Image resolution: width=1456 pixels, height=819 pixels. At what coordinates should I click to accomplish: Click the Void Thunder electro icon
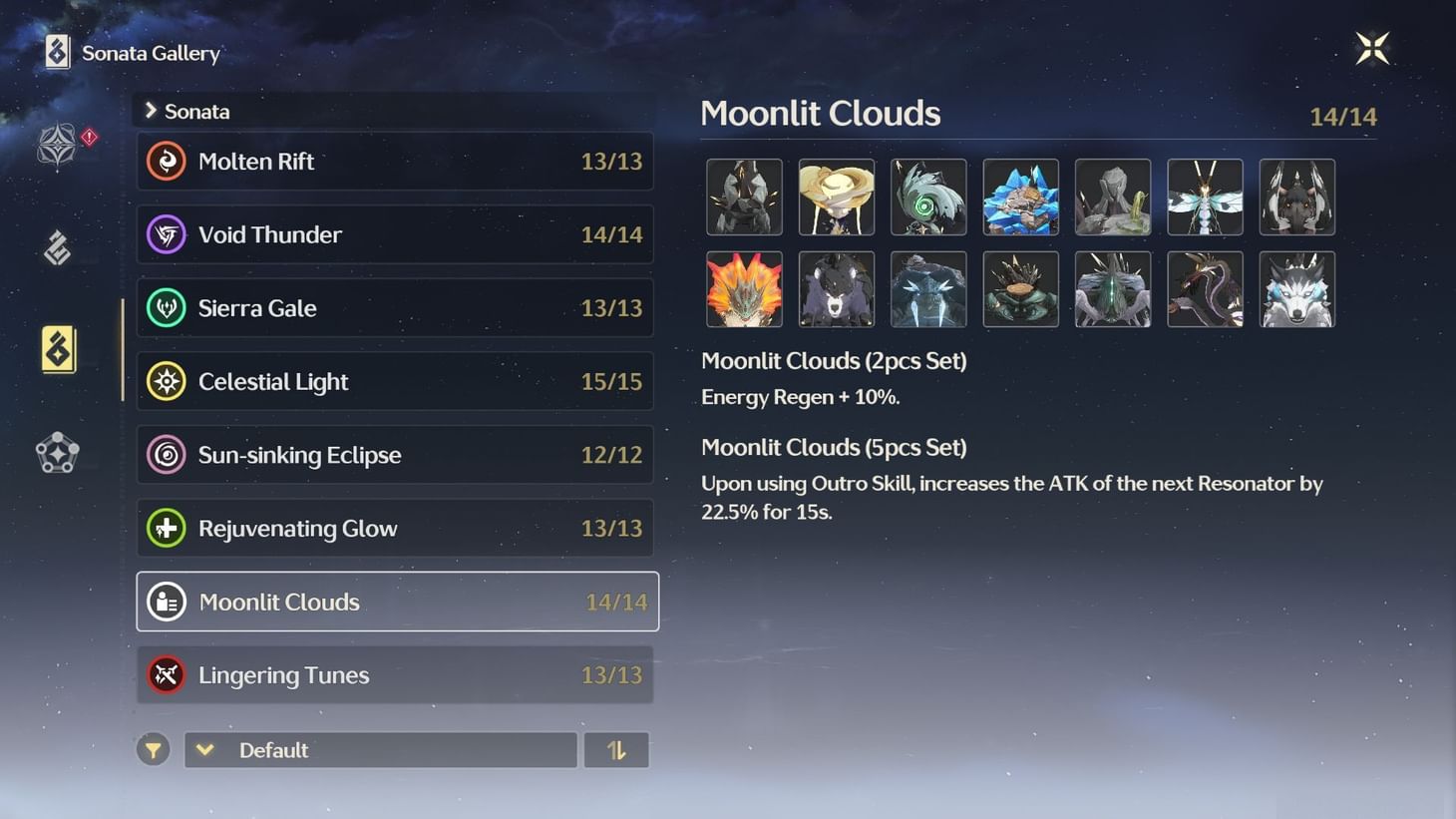(x=167, y=234)
